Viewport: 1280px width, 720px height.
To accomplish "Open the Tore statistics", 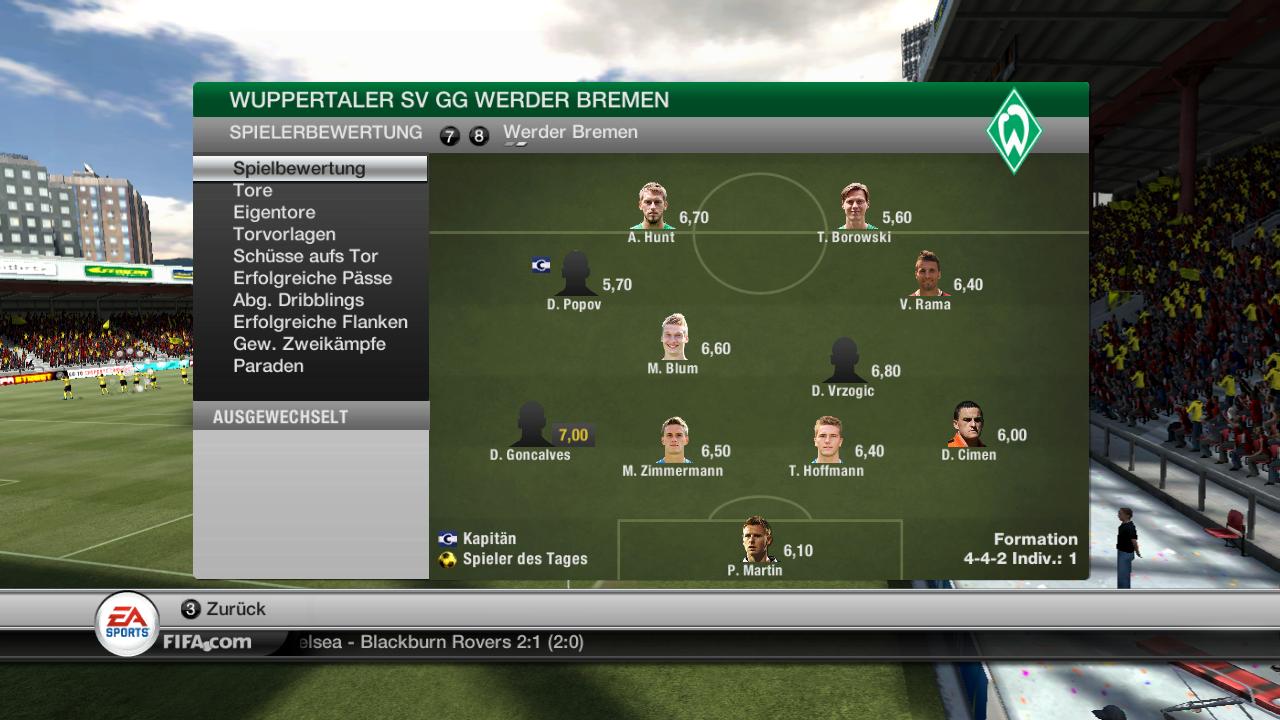I will tap(253, 190).
